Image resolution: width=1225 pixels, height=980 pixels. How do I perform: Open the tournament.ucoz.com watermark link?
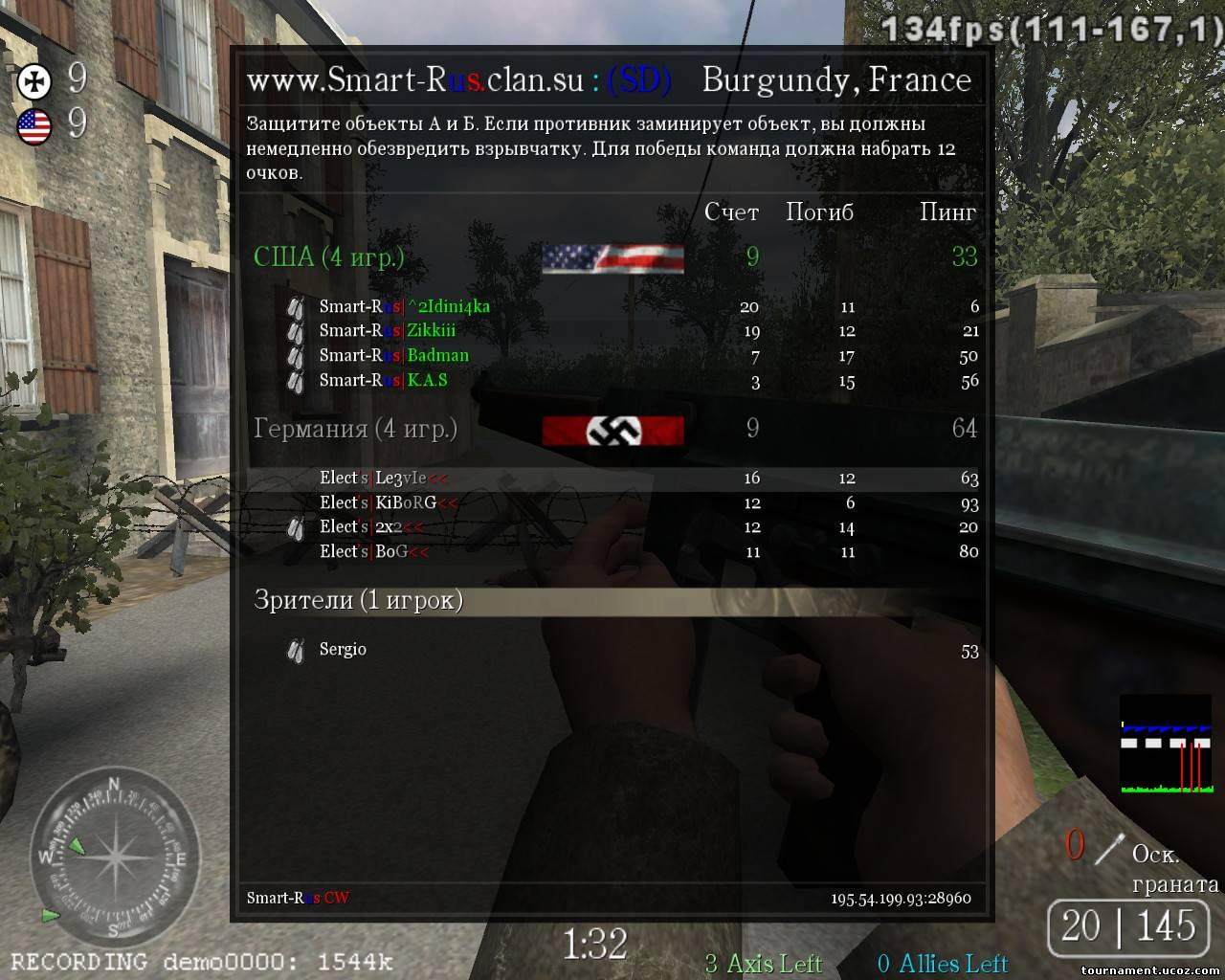point(1149,970)
